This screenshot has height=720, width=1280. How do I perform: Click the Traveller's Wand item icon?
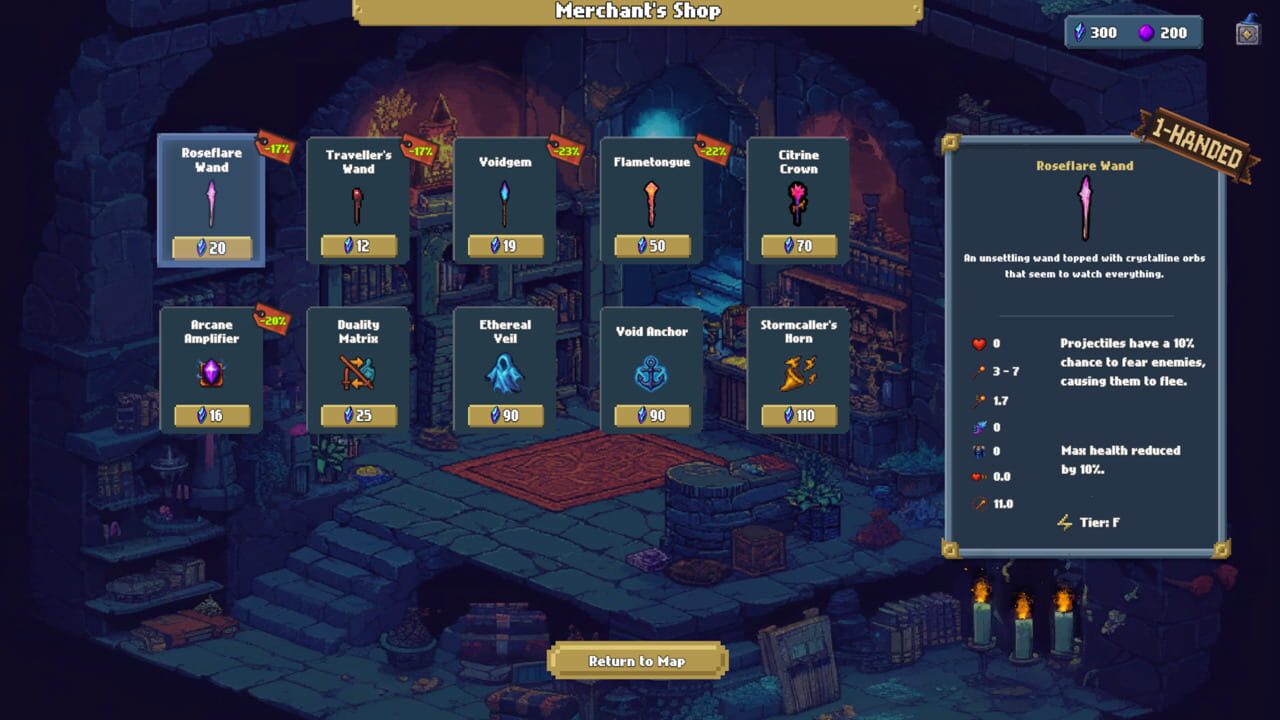coord(358,207)
